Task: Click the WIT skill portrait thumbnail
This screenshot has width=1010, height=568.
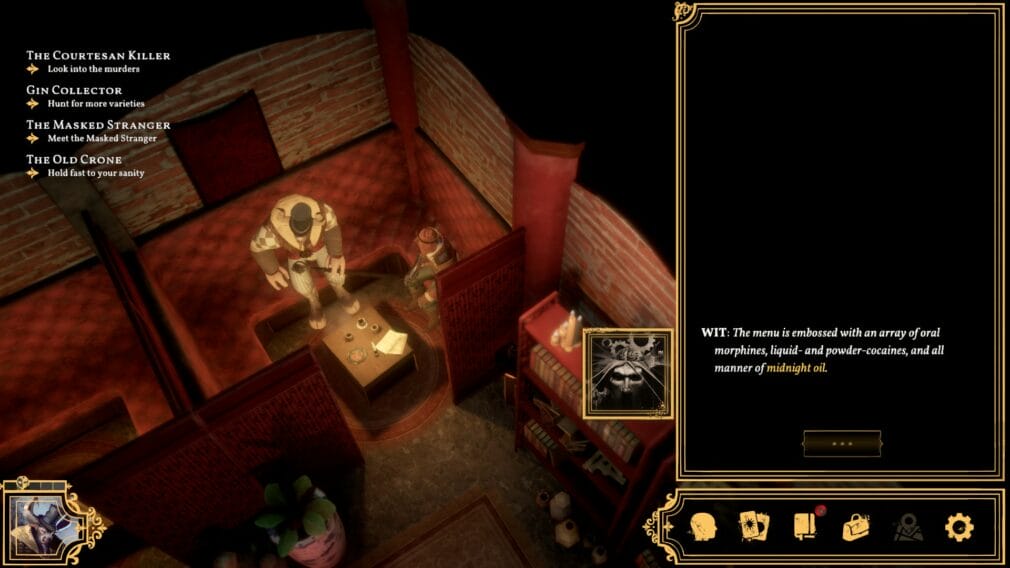Action: [628, 372]
